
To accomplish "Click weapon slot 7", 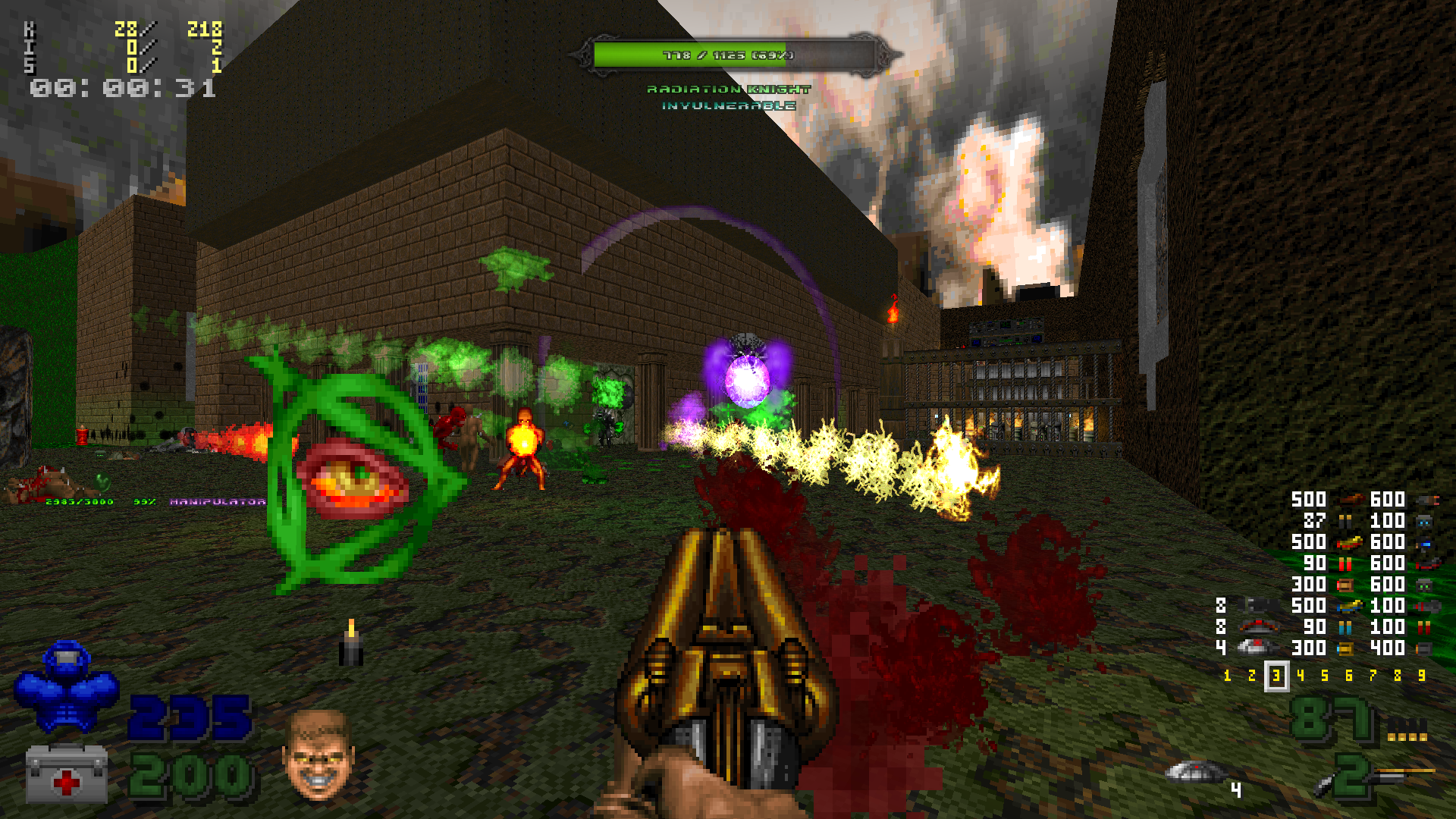I will 1373,674.
